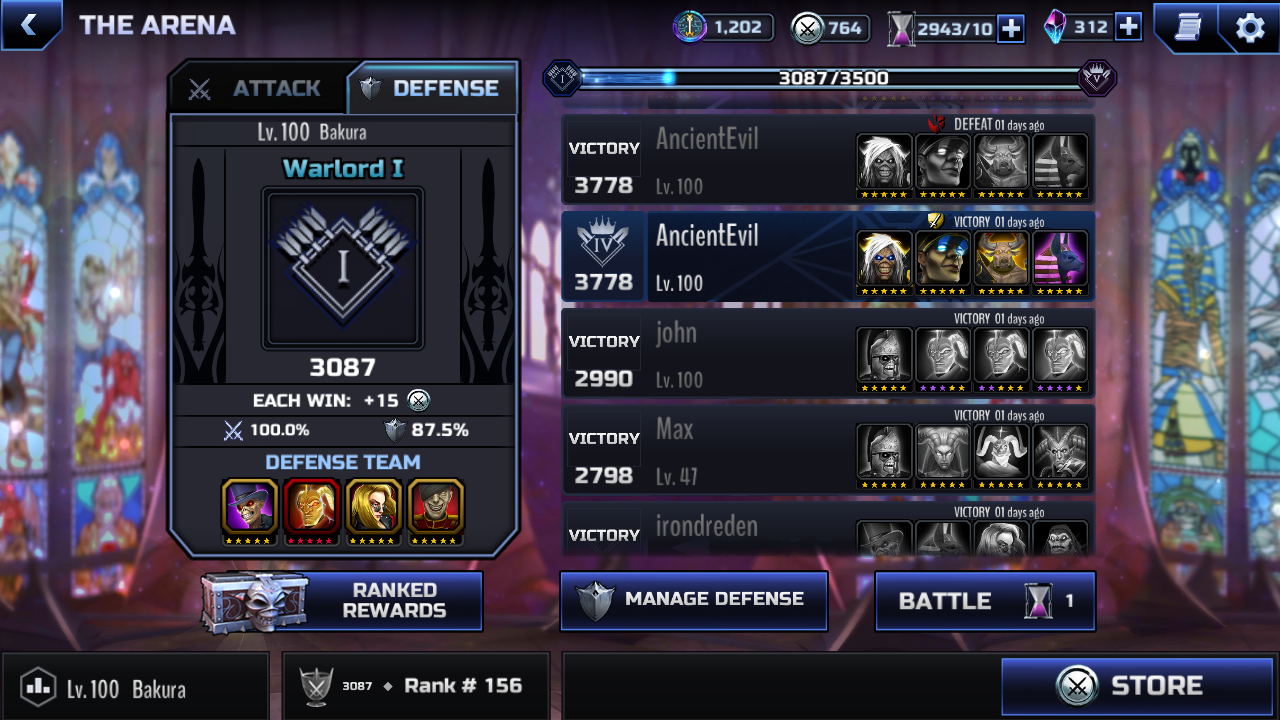The image size is (1280, 720).
Task: Open the scroll log icon
Action: click(1187, 28)
